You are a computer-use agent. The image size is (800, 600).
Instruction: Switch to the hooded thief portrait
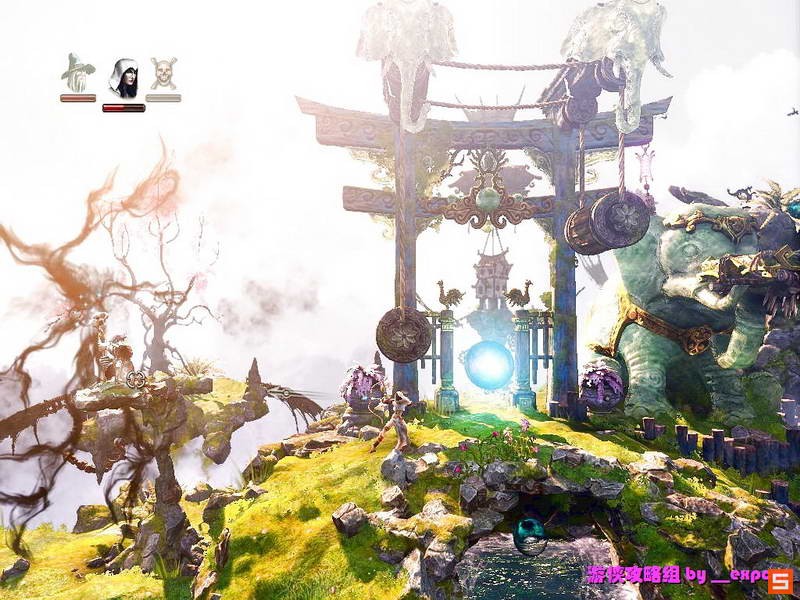[123, 77]
